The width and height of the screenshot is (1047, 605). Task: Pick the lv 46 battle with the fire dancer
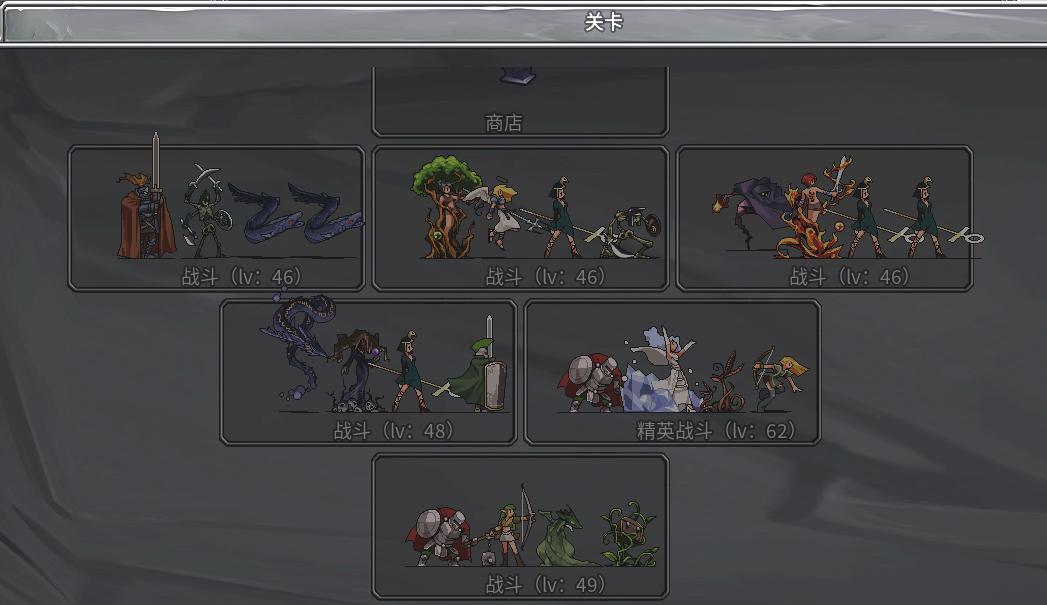[x=824, y=219]
